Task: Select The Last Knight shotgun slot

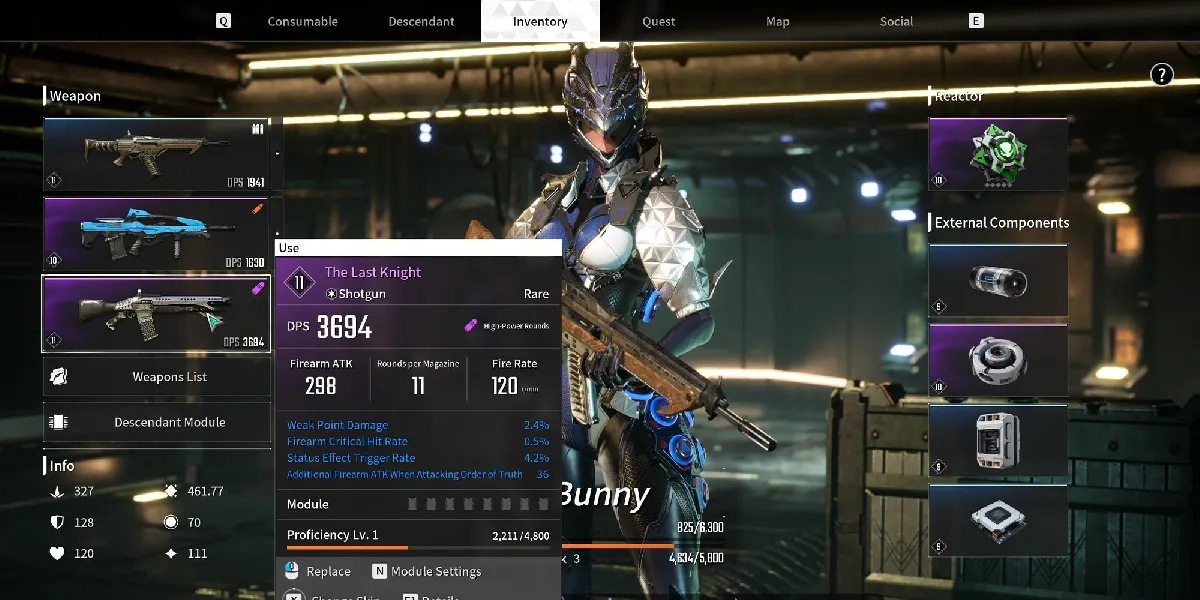Action: (x=157, y=313)
